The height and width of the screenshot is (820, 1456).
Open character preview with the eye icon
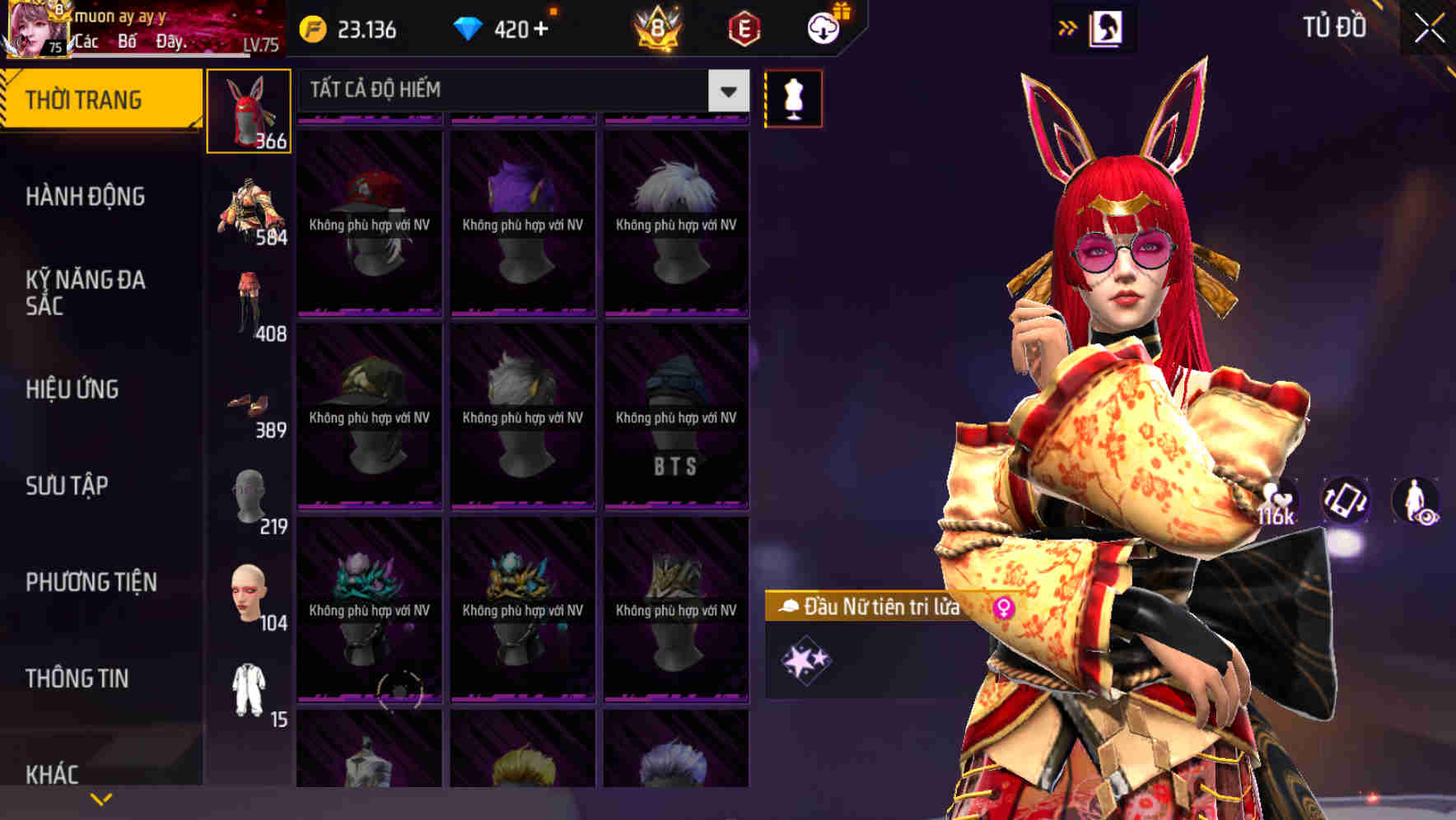point(1418,502)
